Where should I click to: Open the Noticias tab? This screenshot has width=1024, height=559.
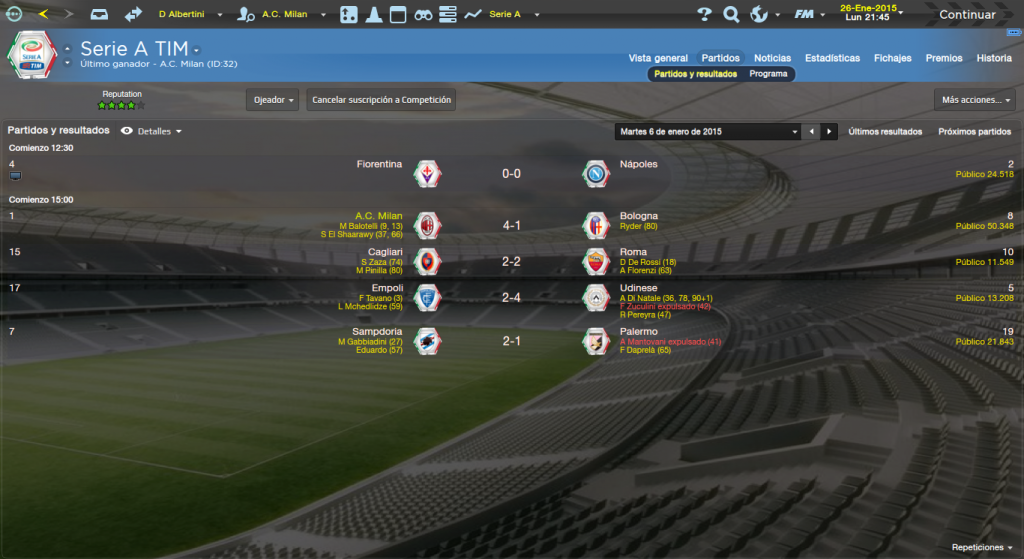click(772, 58)
